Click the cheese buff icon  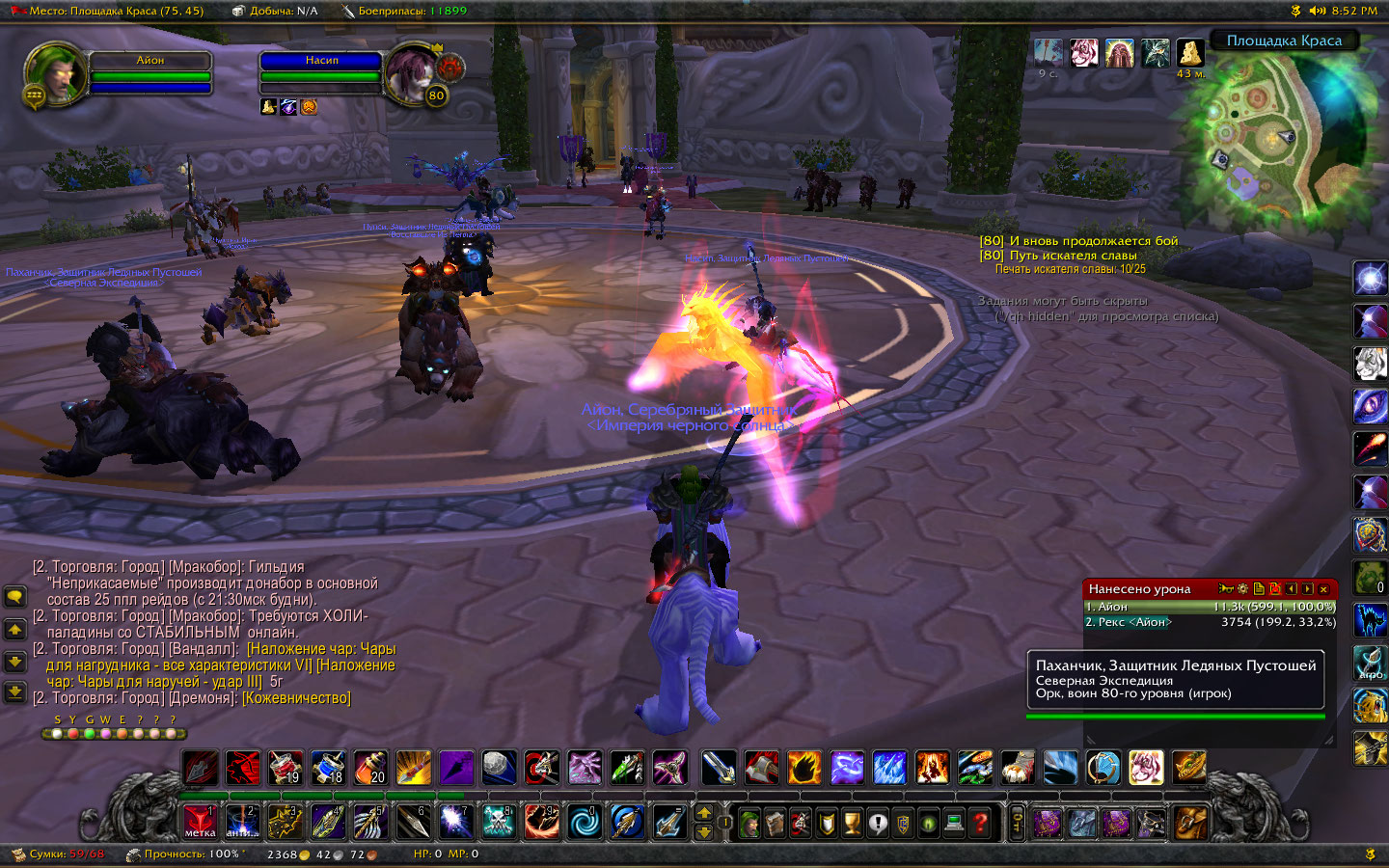point(1191,52)
